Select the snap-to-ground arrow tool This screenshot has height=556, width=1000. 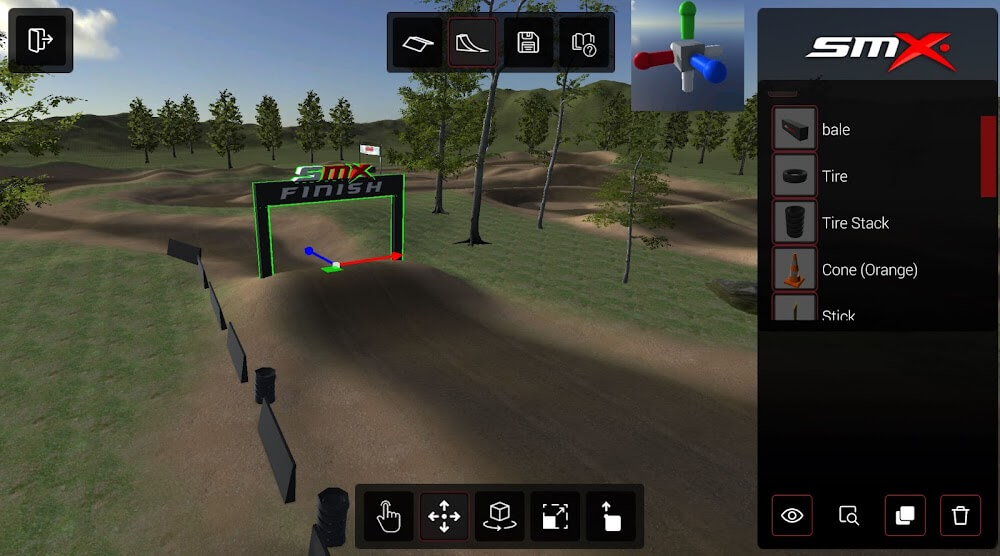point(610,516)
